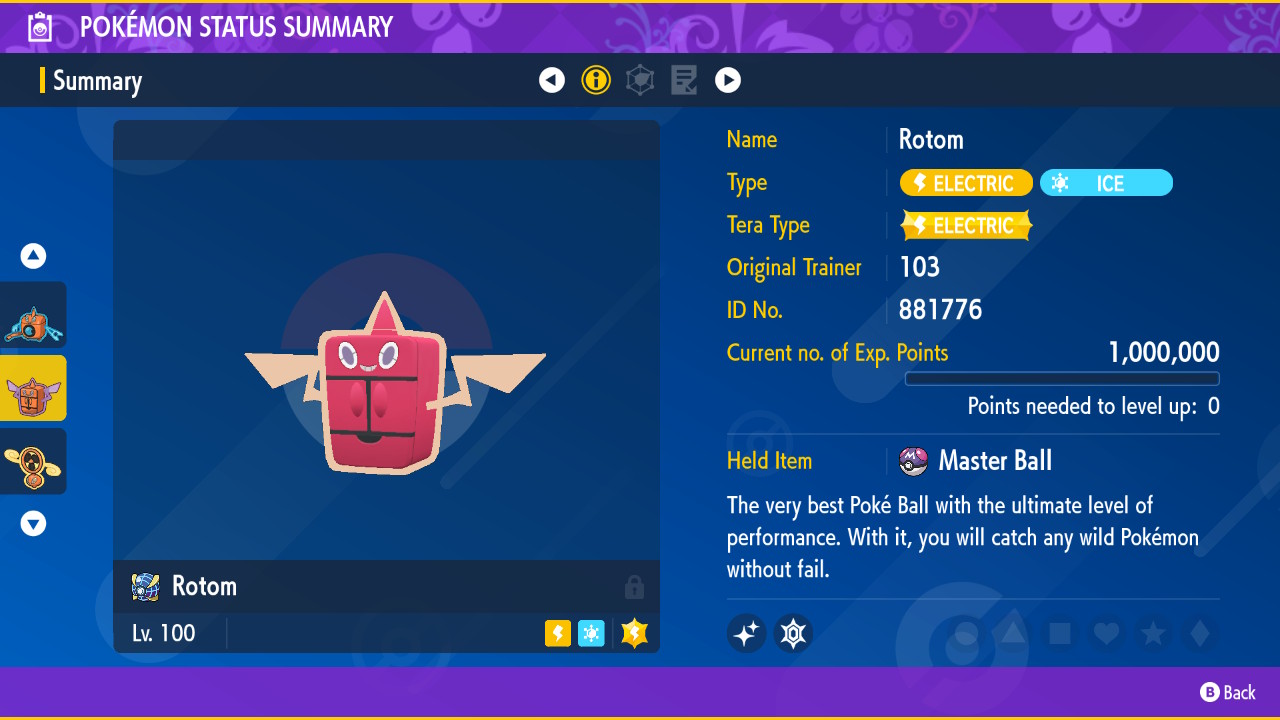Viewport: 1280px width, 720px height.
Task: Toggle the star marking
Action: tap(1152, 633)
